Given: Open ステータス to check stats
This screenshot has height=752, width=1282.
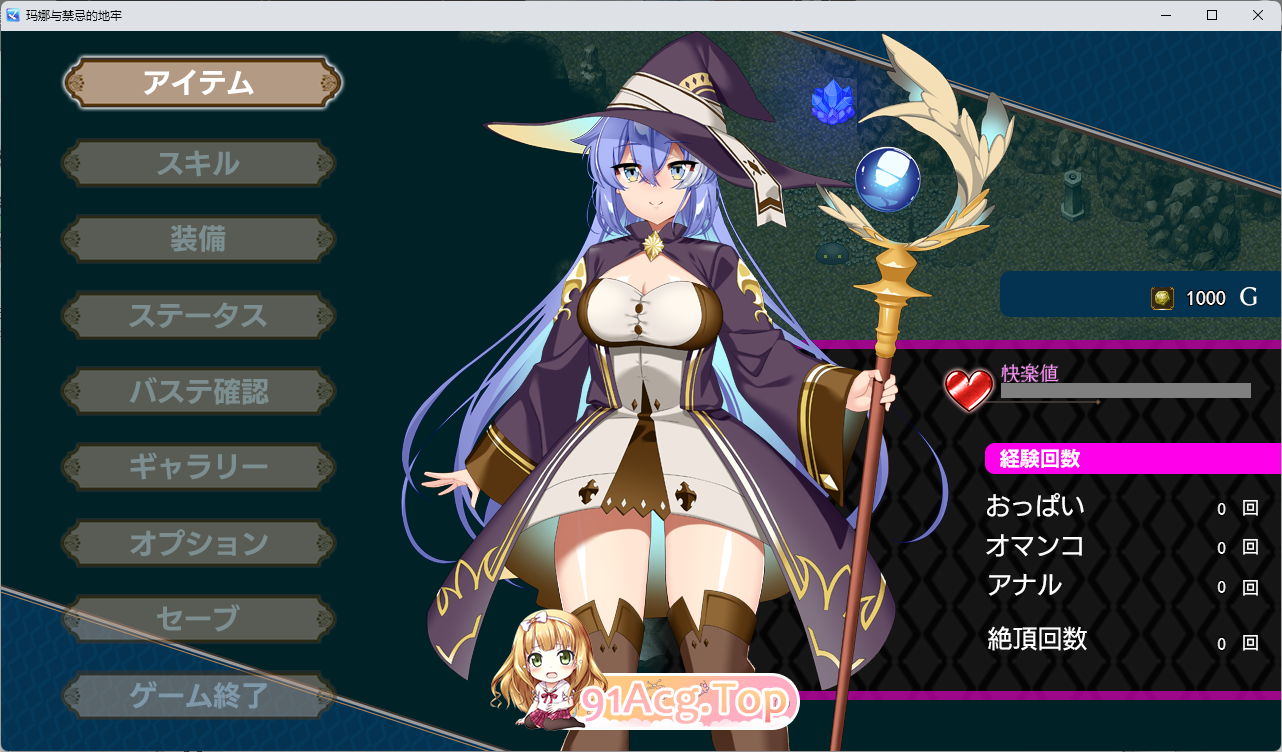Looking at the screenshot, I should click(x=198, y=315).
